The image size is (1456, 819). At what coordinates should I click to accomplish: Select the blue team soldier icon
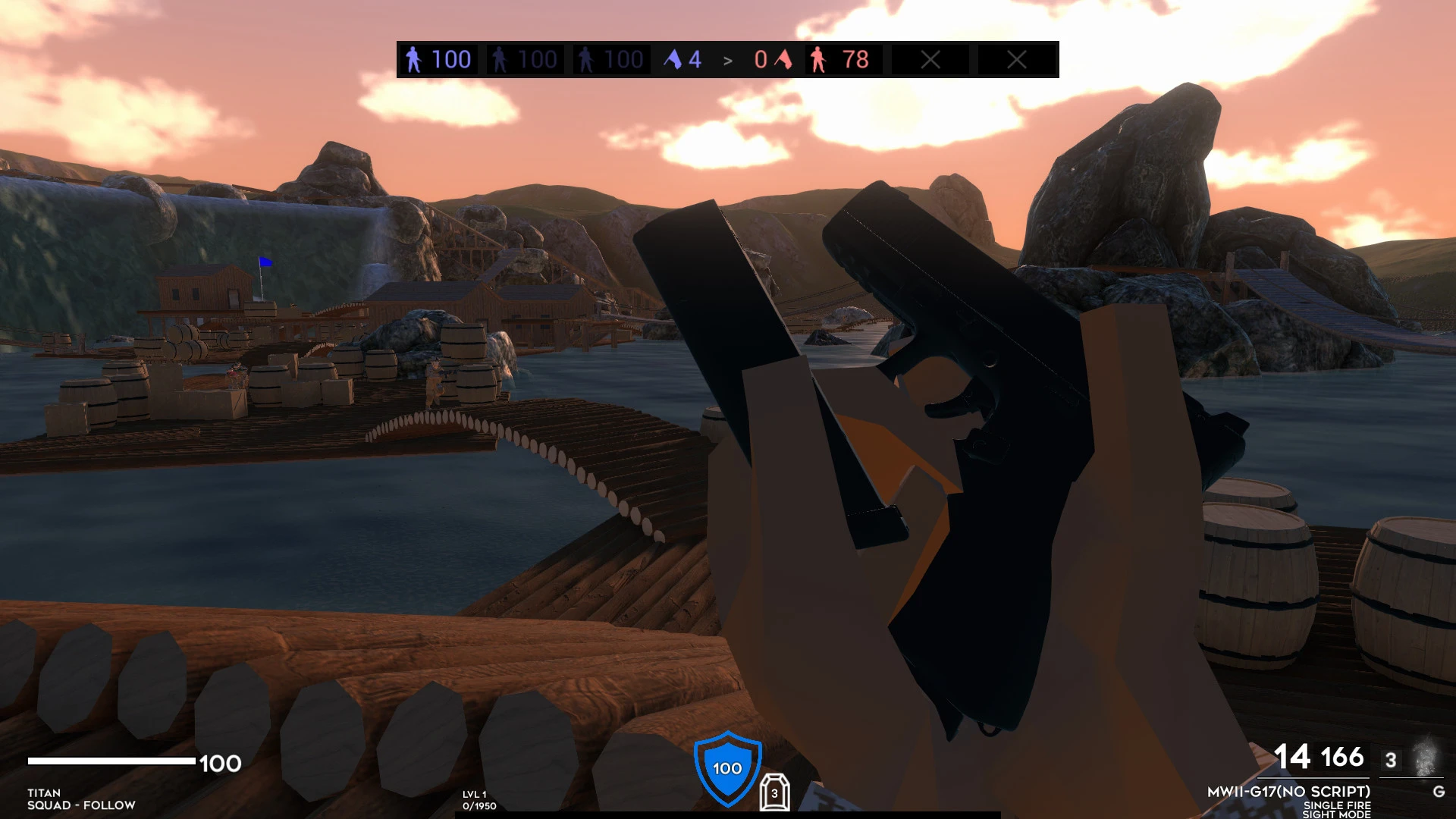coord(413,58)
